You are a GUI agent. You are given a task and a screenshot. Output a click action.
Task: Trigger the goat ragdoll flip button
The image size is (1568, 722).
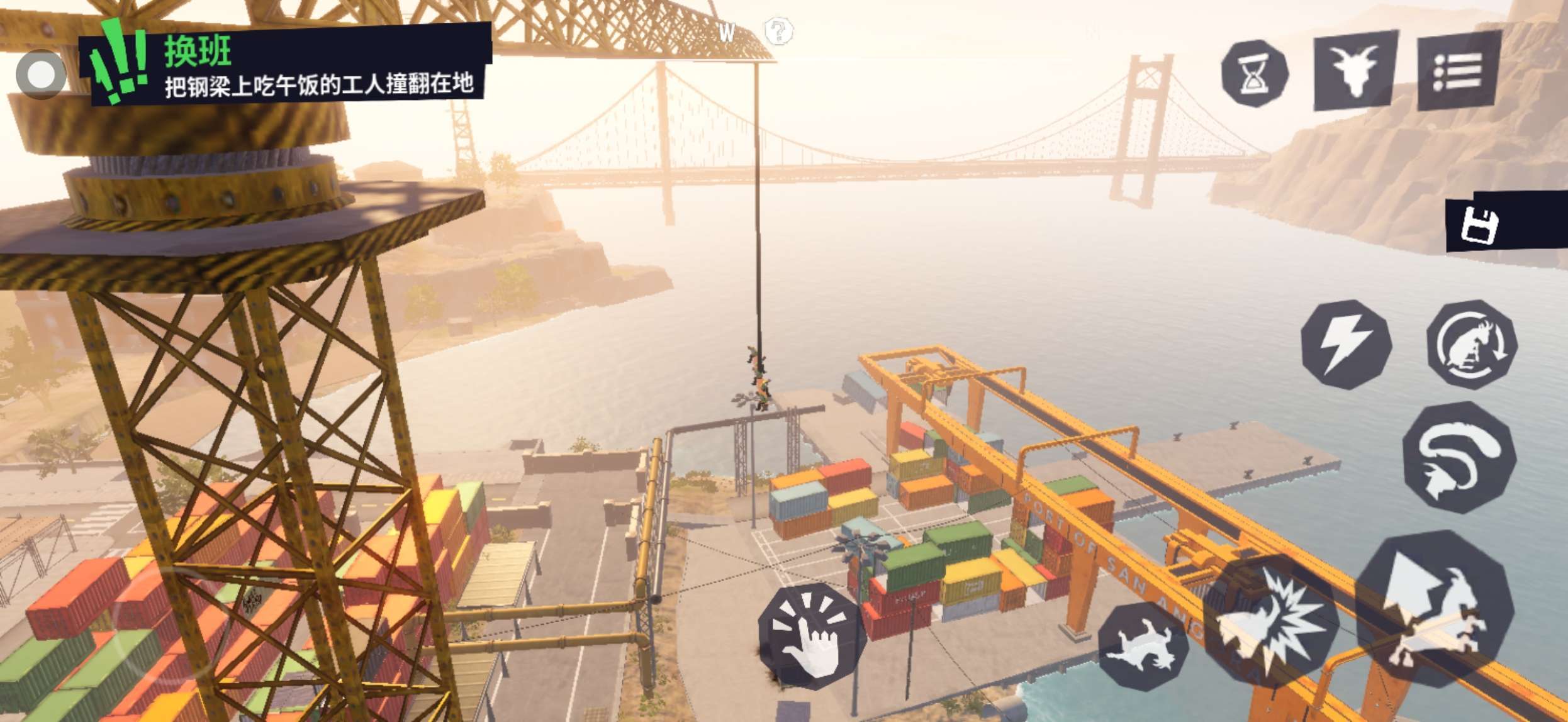pyautogui.click(x=1471, y=345)
